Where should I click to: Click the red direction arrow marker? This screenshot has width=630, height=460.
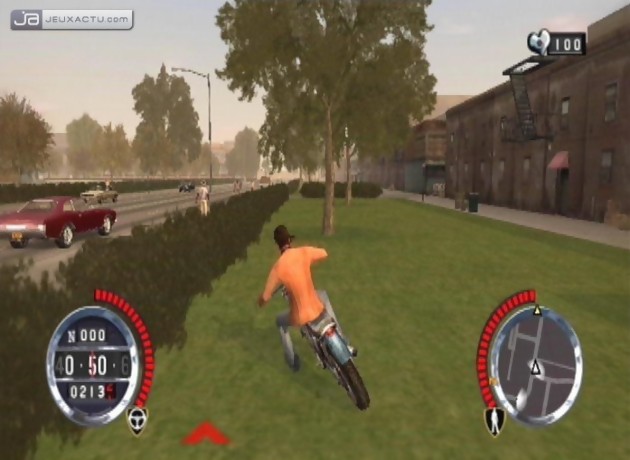[206, 432]
